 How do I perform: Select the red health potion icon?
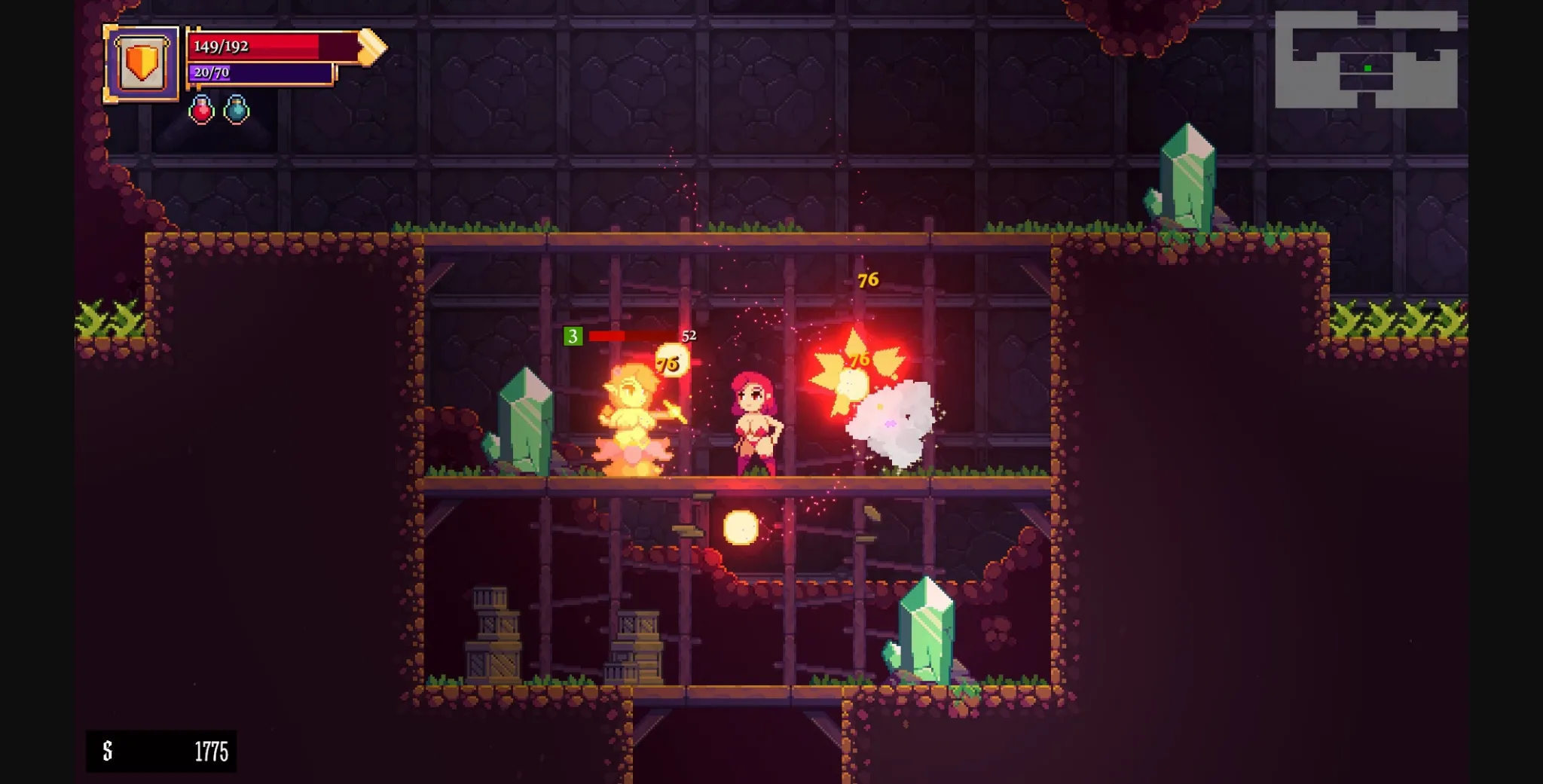[x=201, y=110]
